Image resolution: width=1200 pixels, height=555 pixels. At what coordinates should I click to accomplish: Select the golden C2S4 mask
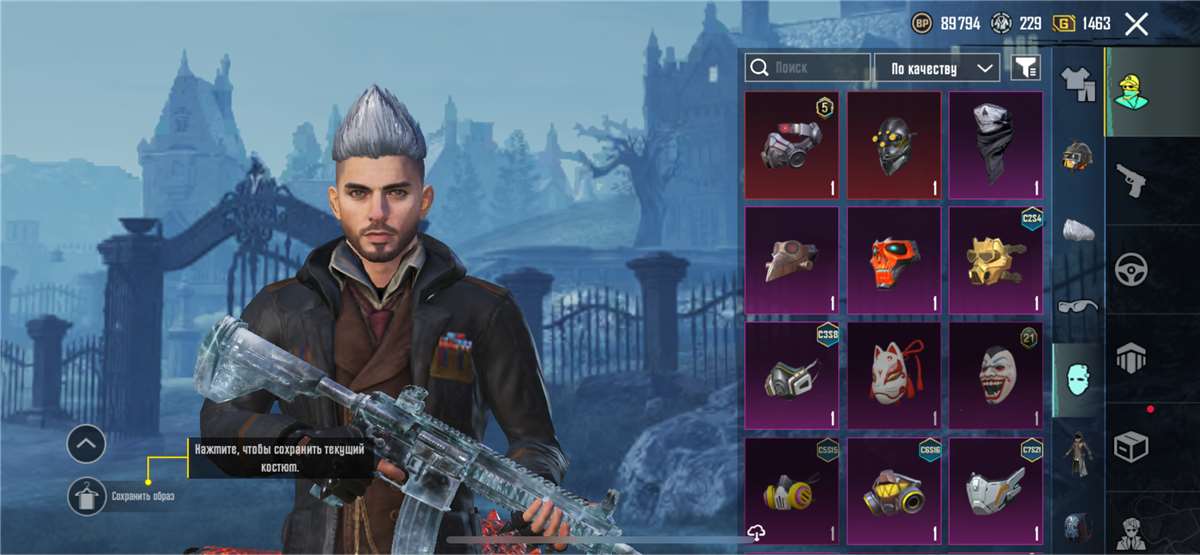[x=995, y=260]
